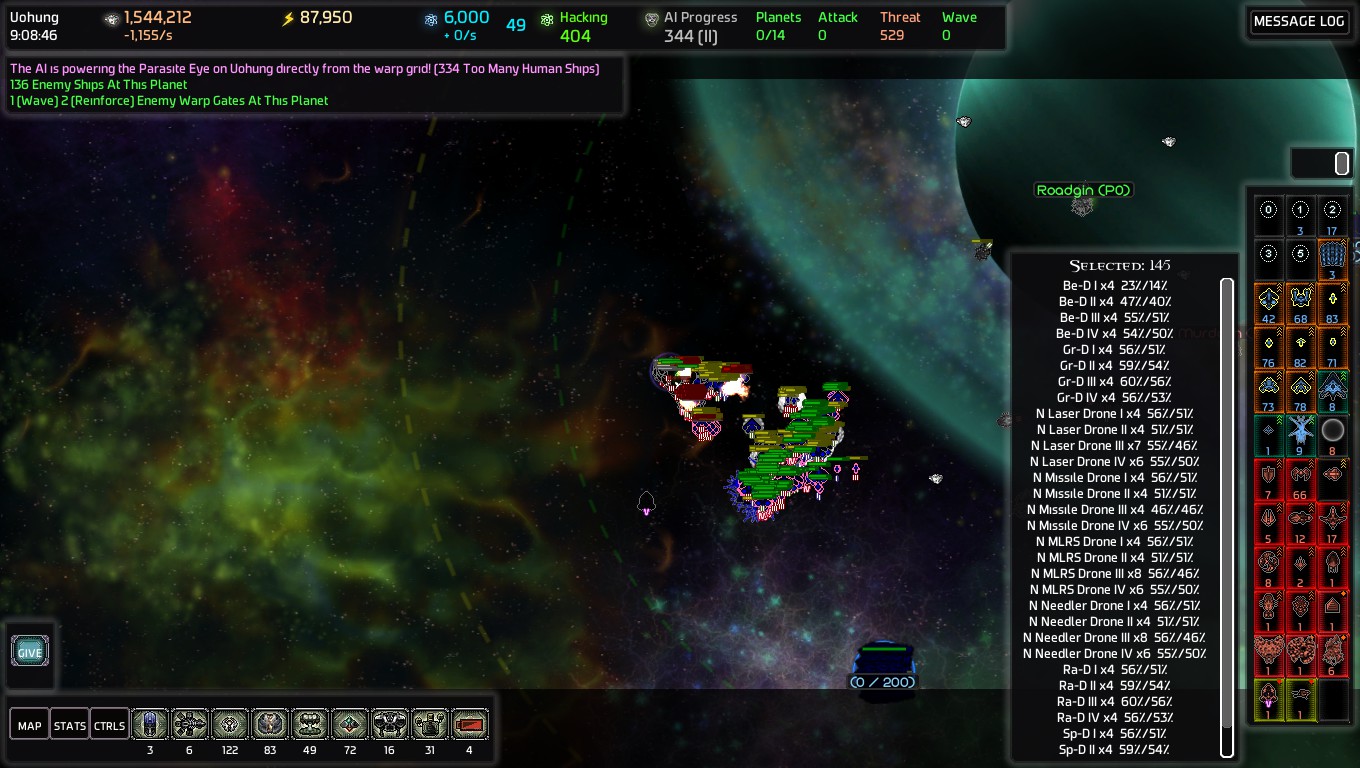This screenshot has width=1360, height=768.
Task: Click the GIVE button
Action: point(30,652)
